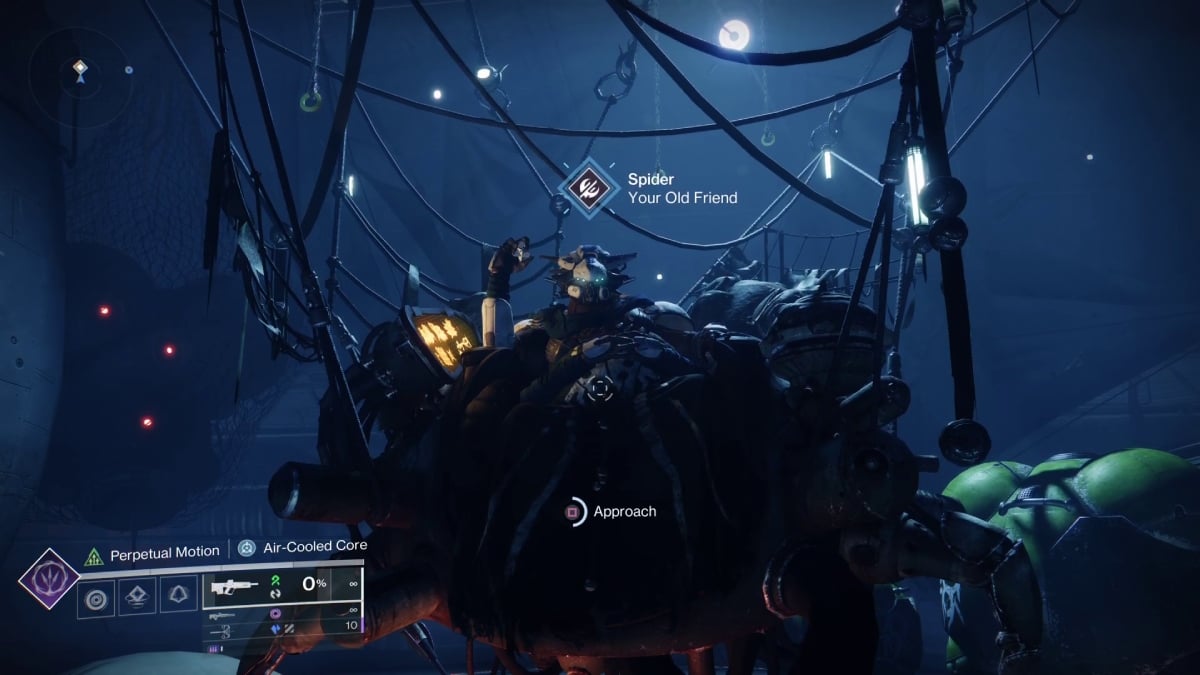This screenshot has width=1200, height=675.
Task: Click the Air-Cooled Core buff icon
Action: tap(246, 547)
